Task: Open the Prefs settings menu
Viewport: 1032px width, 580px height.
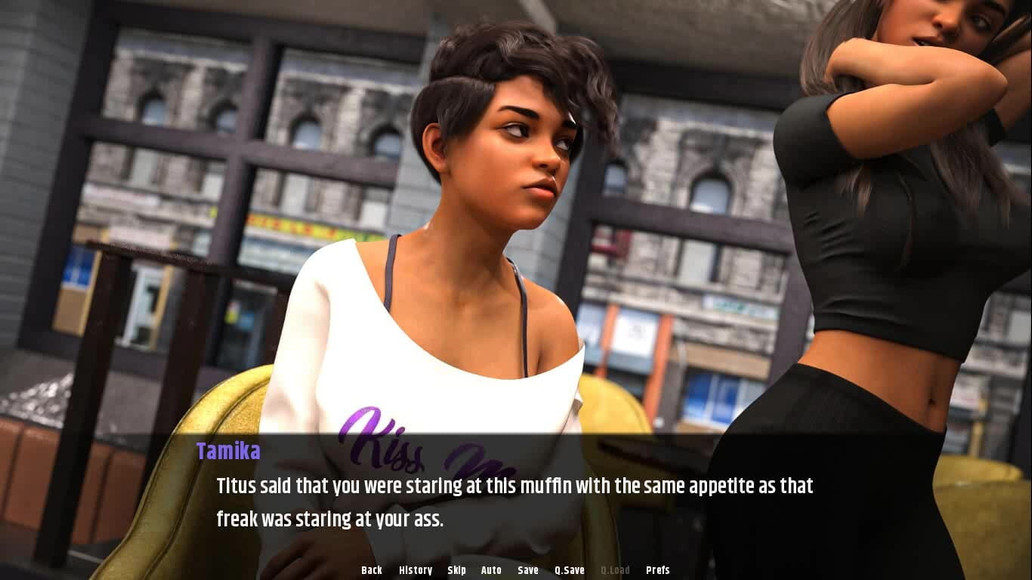Action: pos(658,570)
